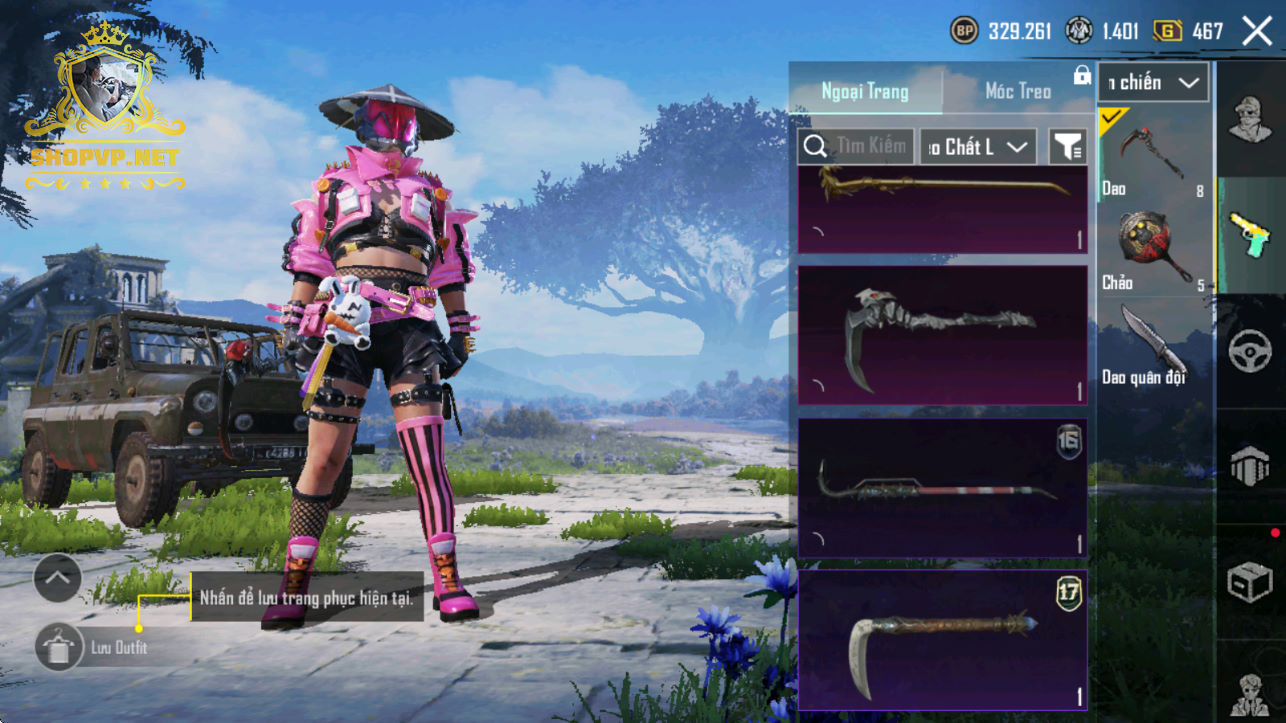The image size is (1286, 723).
Task: Open the vehicle steering wheel section
Action: click(x=1250, y=351)
